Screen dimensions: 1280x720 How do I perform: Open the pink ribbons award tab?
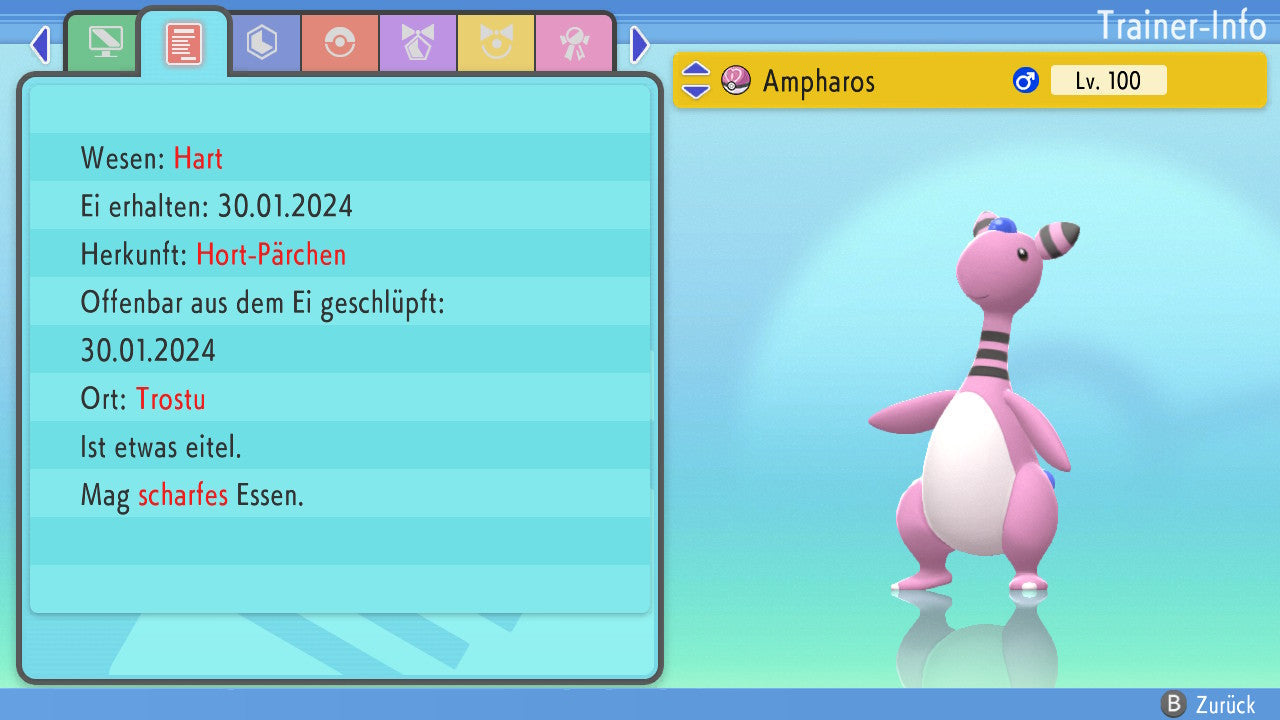[574, 44]
